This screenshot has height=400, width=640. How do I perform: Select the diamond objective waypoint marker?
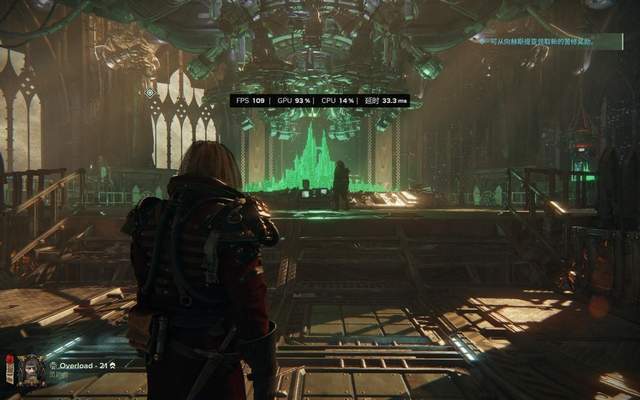(150, 93)
